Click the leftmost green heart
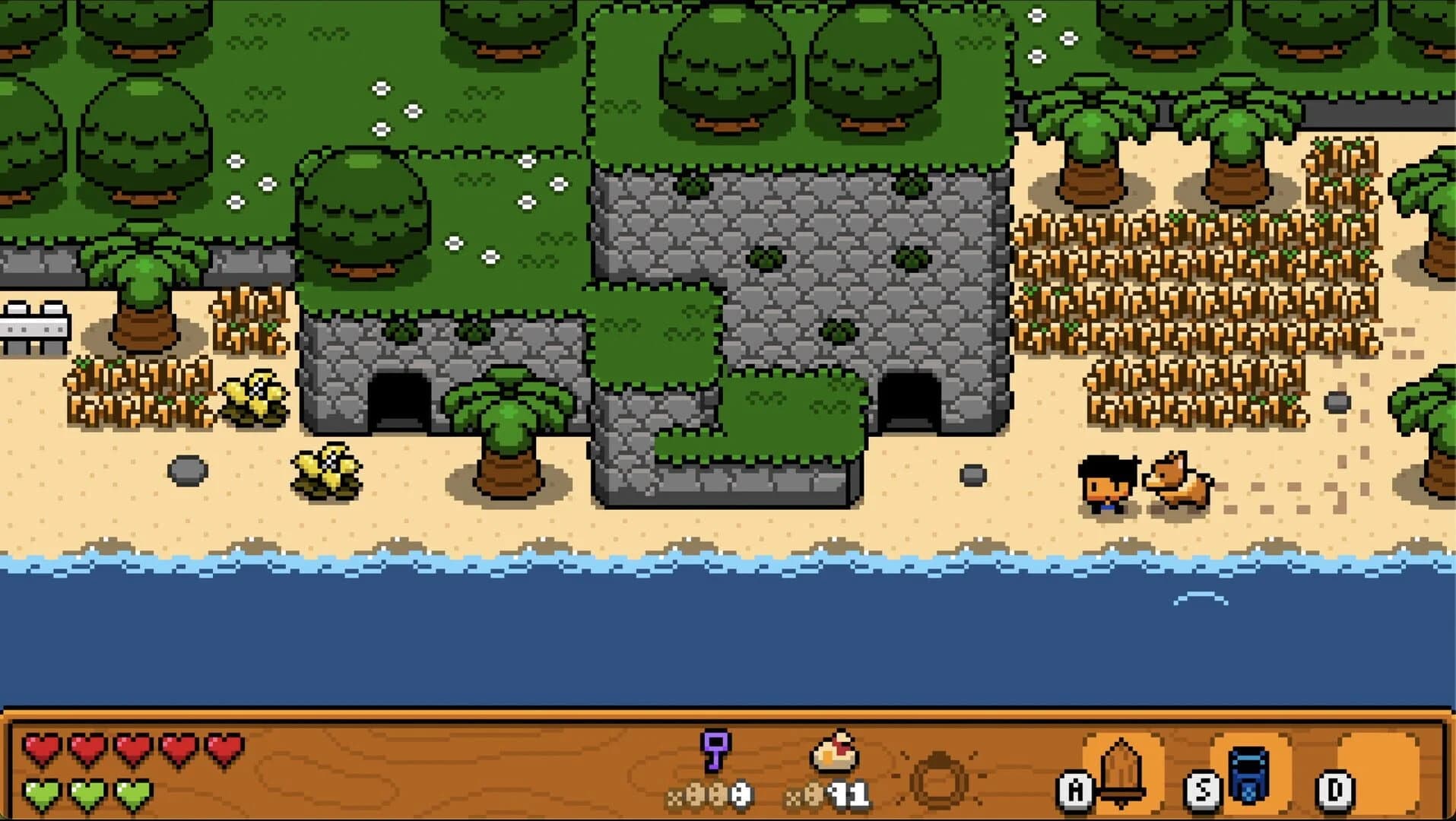 [x=43, y=793]
